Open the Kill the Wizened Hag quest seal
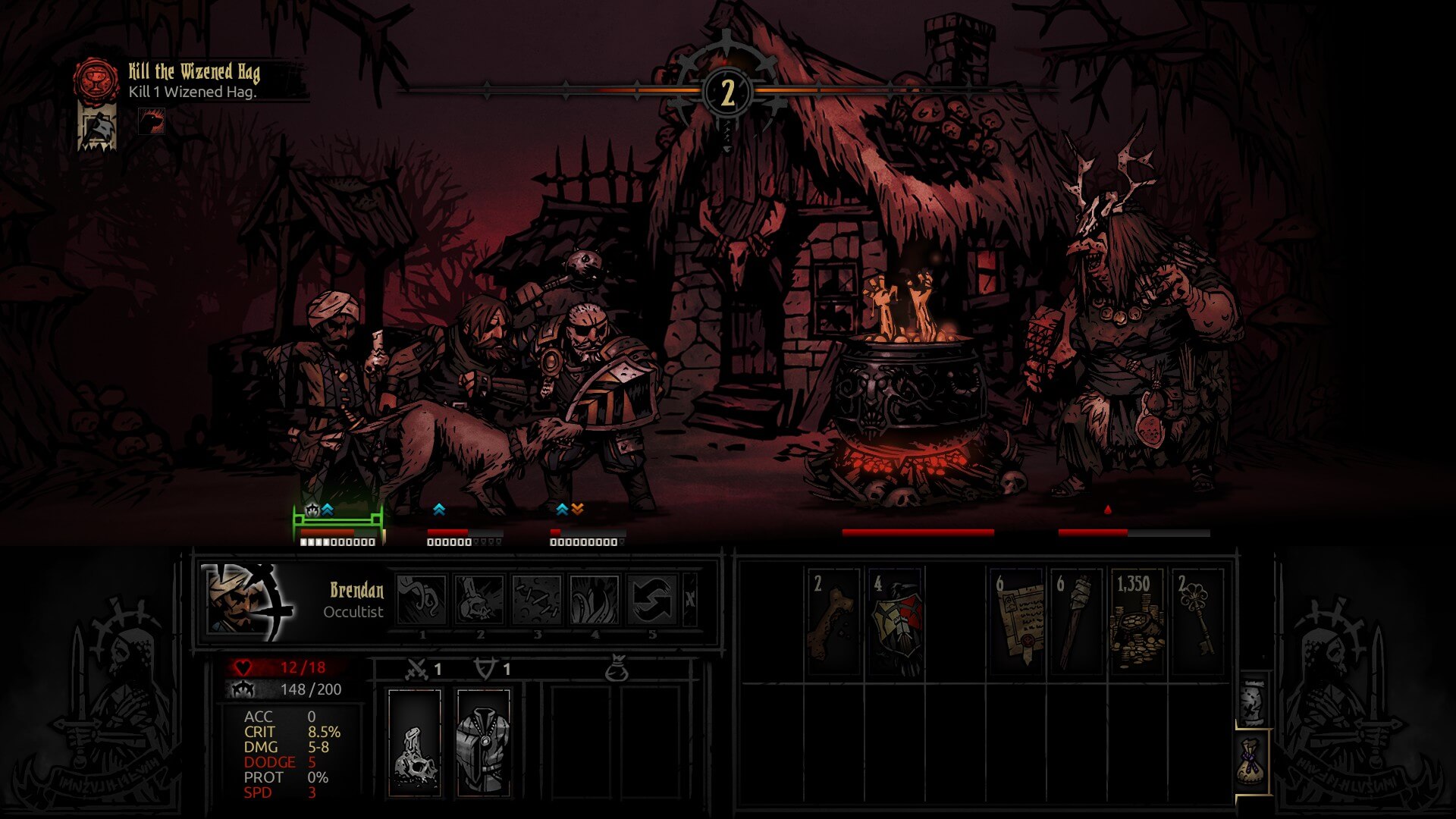Screen dimensions: 1456x819 (x=96, y=79)
